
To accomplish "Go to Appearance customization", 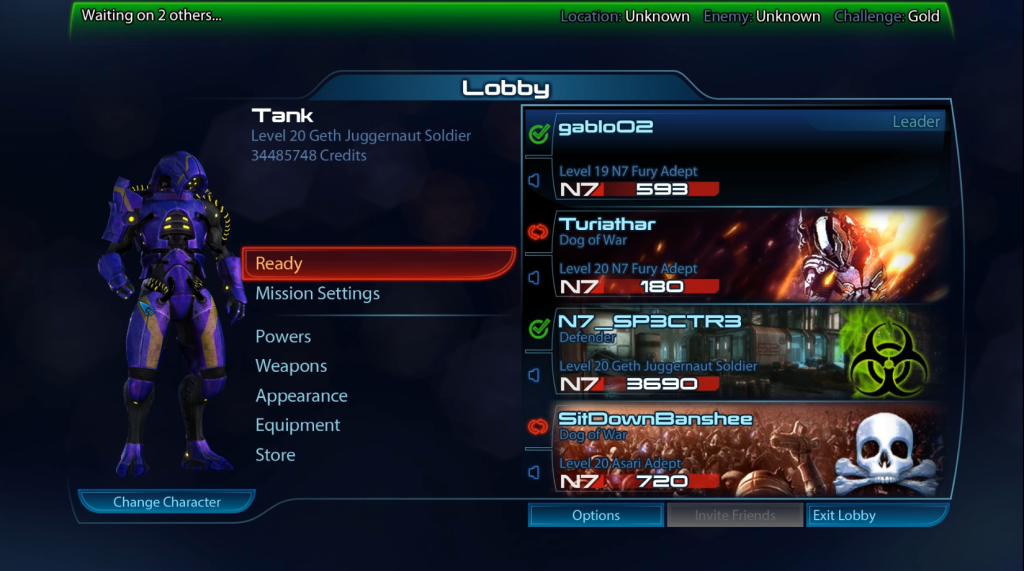I will (301, 396).
